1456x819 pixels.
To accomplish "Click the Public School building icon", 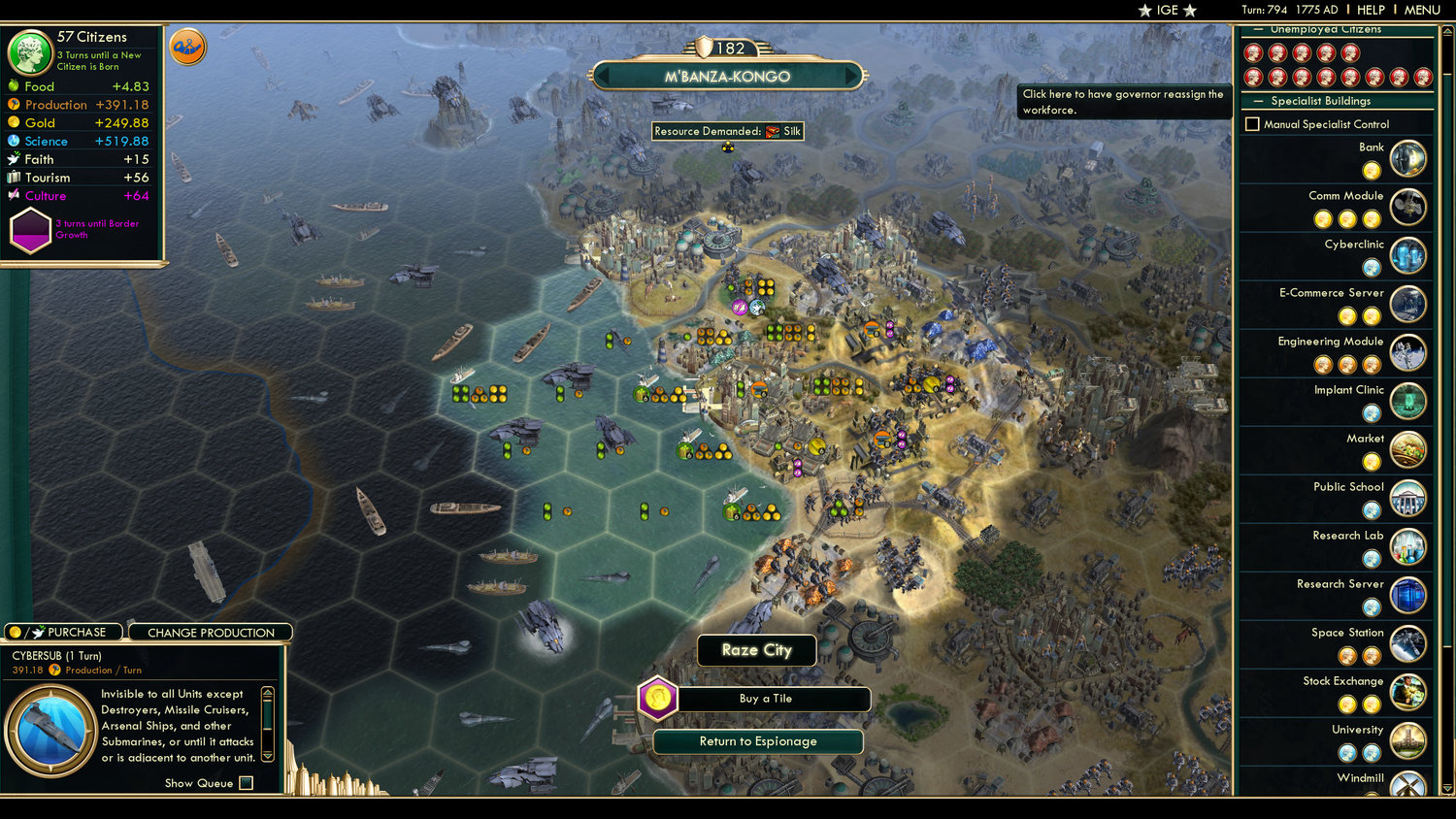I will (1408, 498).
